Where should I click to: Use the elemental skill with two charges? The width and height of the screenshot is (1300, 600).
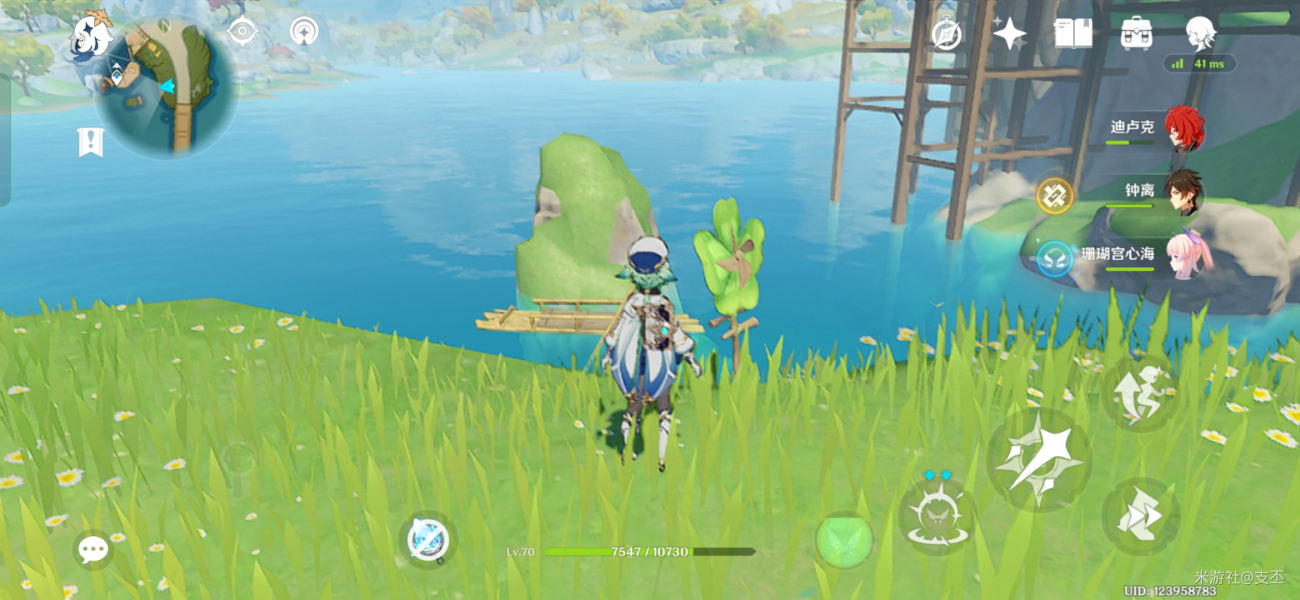937,516
